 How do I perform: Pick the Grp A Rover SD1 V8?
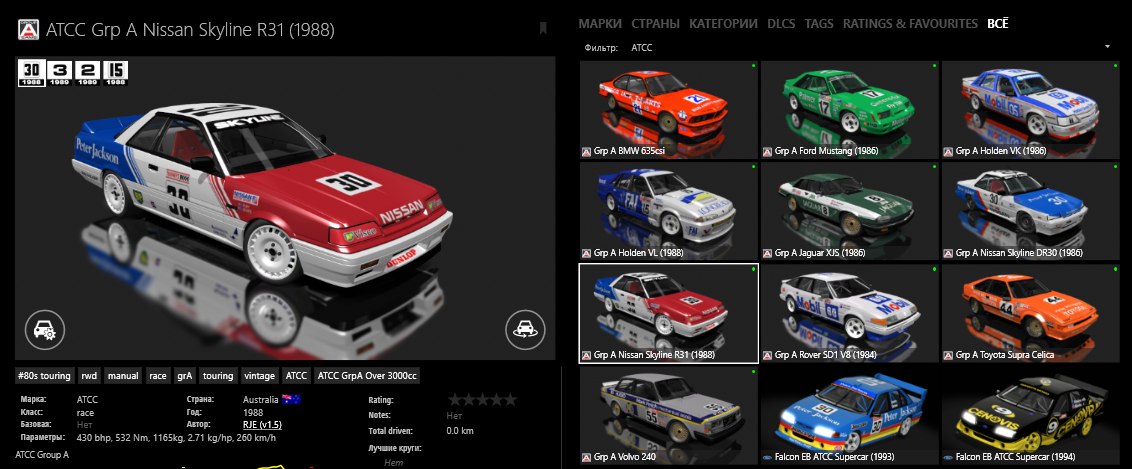tap(850, 312)
